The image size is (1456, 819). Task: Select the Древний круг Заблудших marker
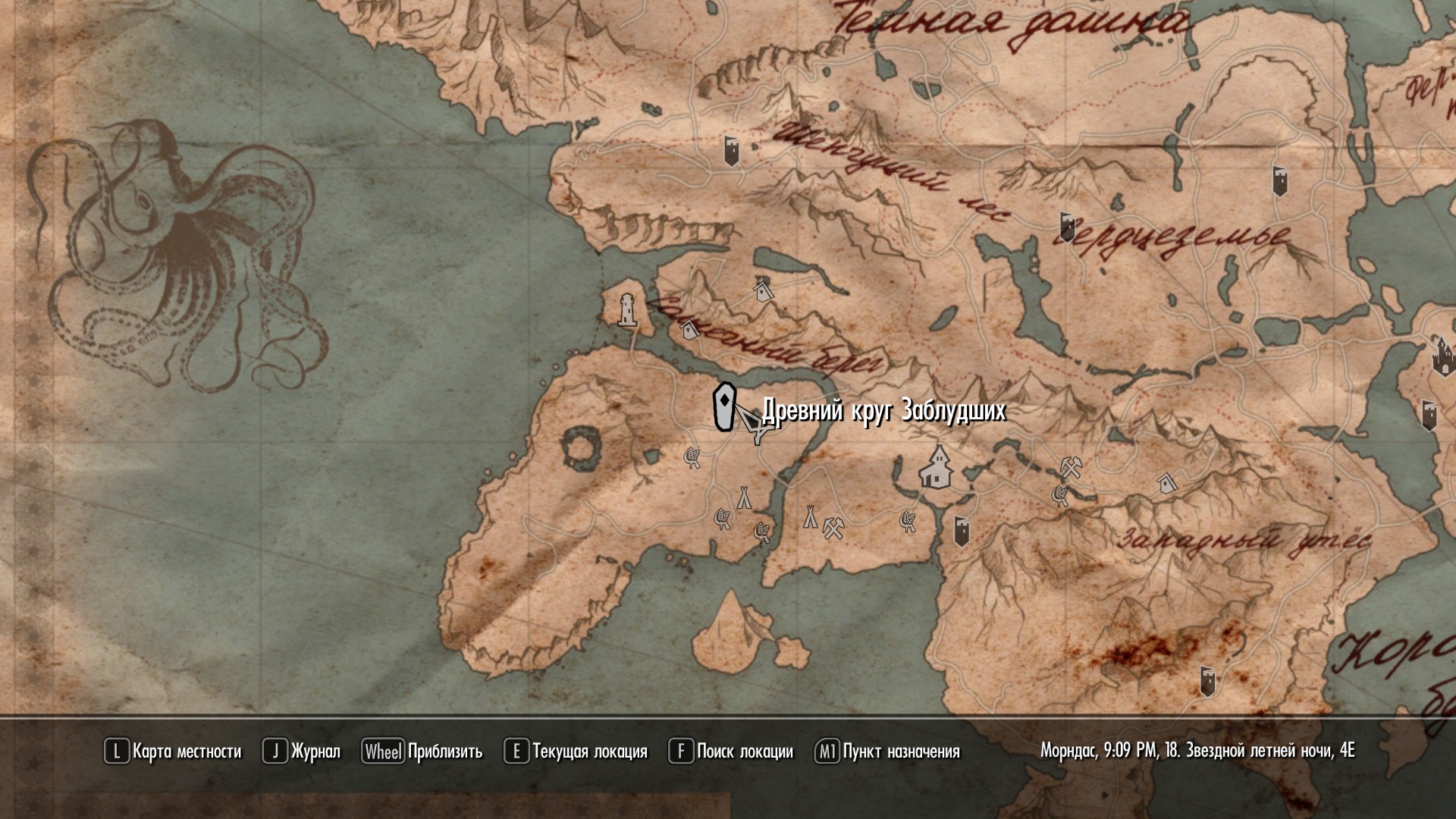(725, 408)
